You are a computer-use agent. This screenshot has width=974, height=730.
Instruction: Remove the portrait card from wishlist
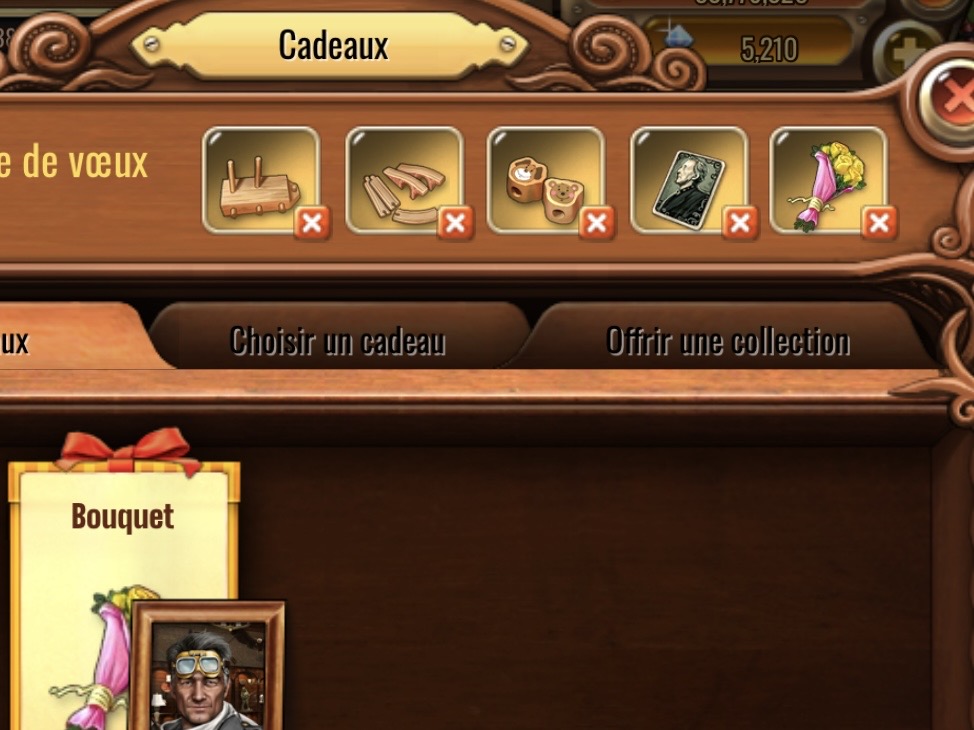(740, 223)
